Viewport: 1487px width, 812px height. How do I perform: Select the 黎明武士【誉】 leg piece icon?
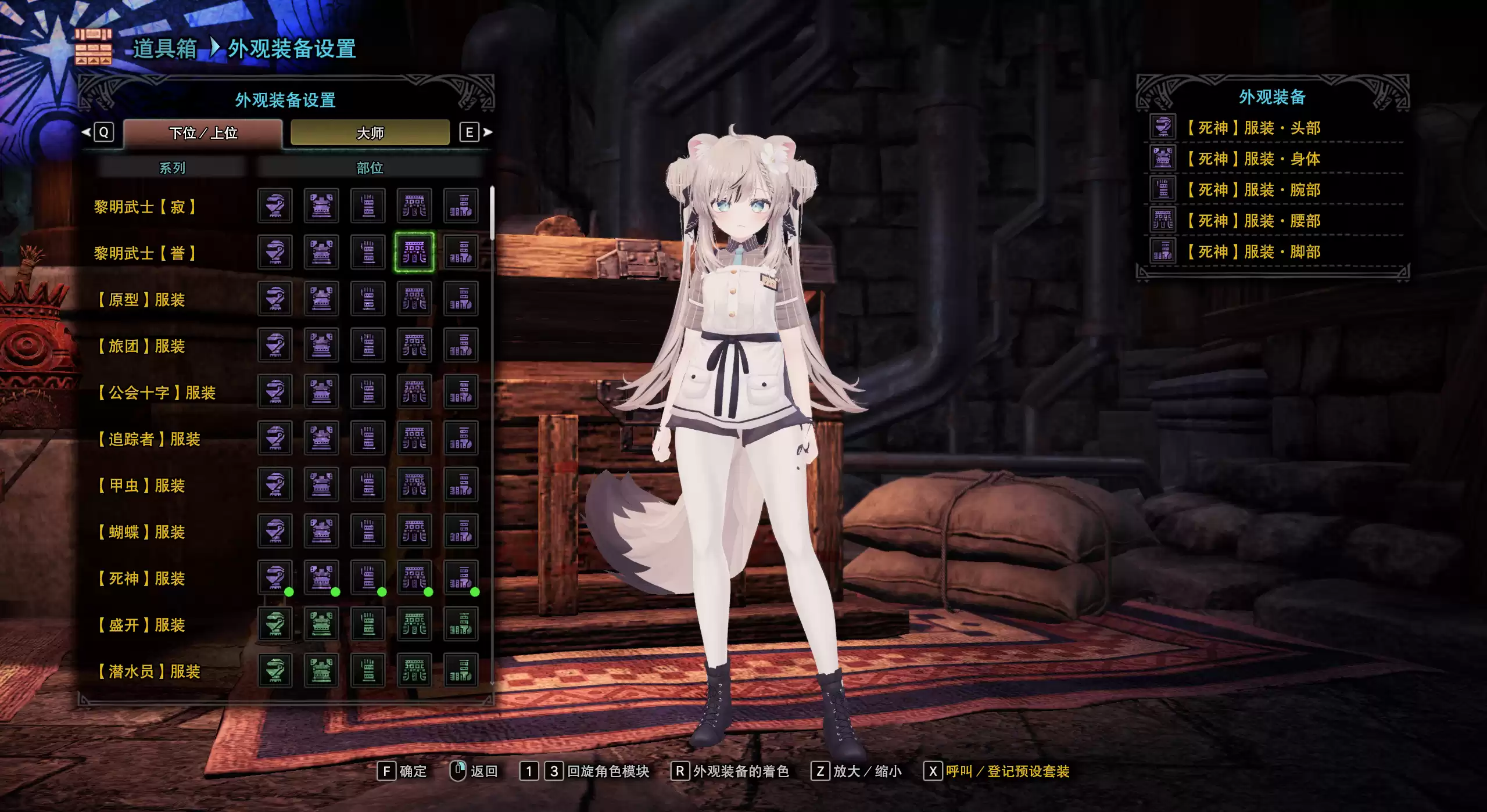tap(461, 252)
